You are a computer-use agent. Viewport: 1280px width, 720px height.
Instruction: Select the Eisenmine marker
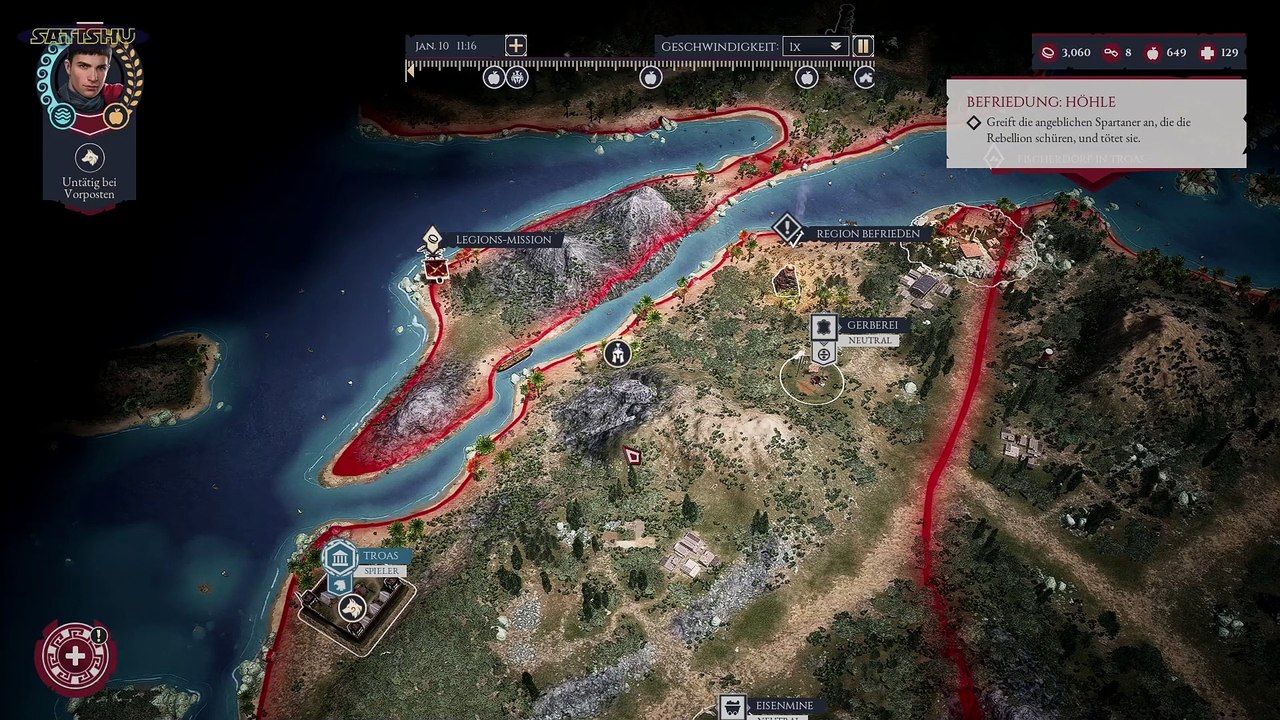pyautogui.click(x=733, y=706)
